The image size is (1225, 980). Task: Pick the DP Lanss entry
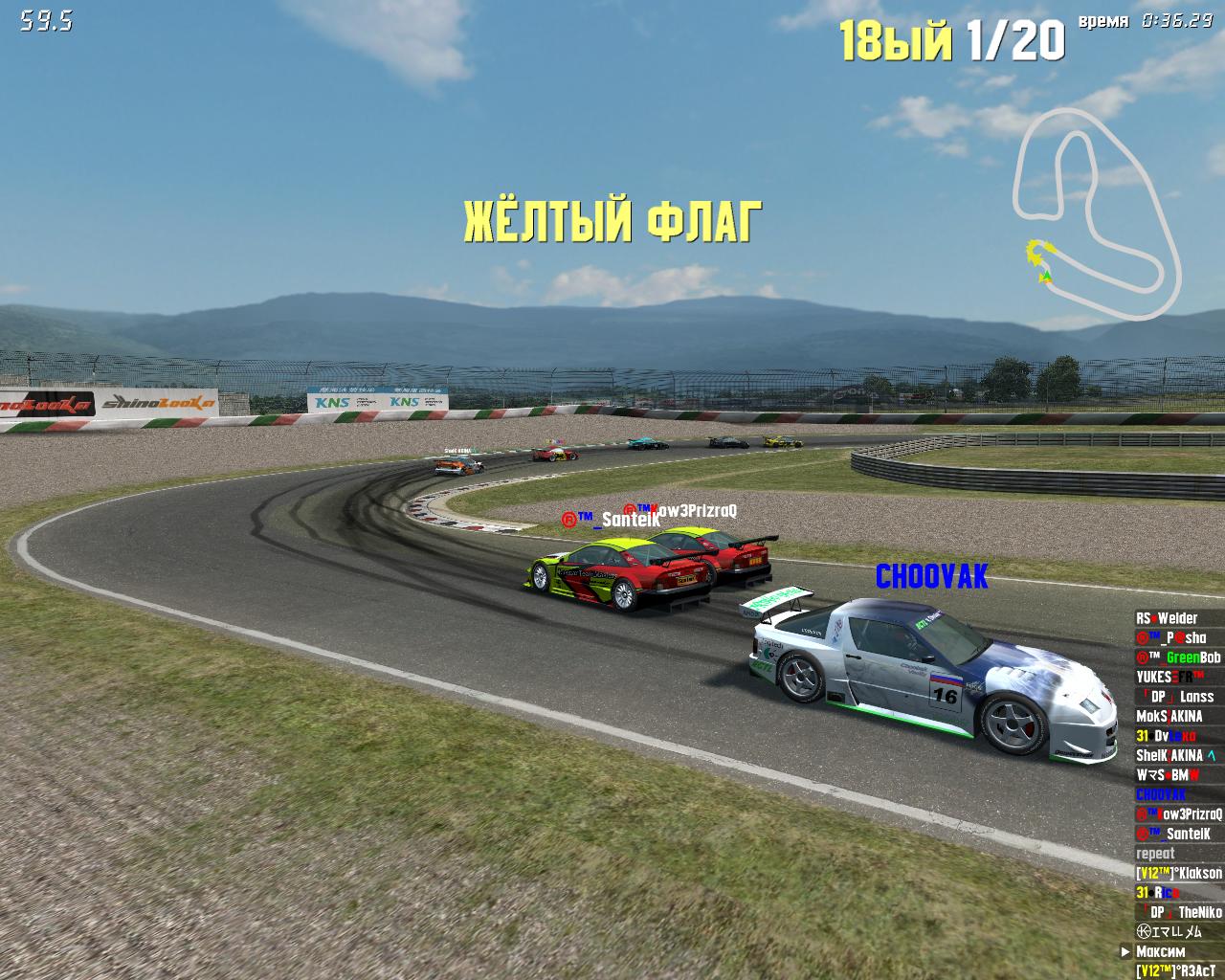click(1176, 697)
